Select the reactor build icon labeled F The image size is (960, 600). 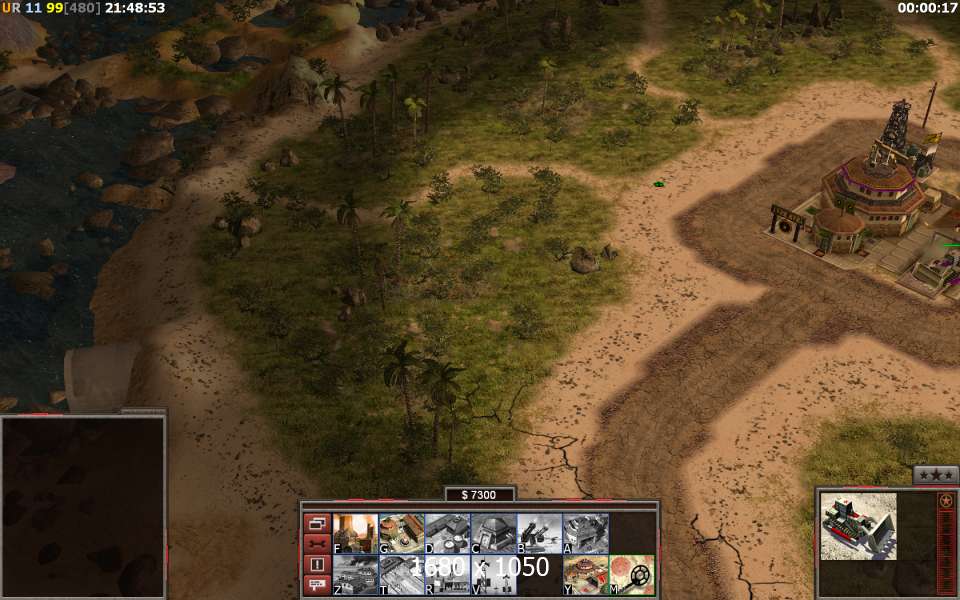tap(355, 533)
